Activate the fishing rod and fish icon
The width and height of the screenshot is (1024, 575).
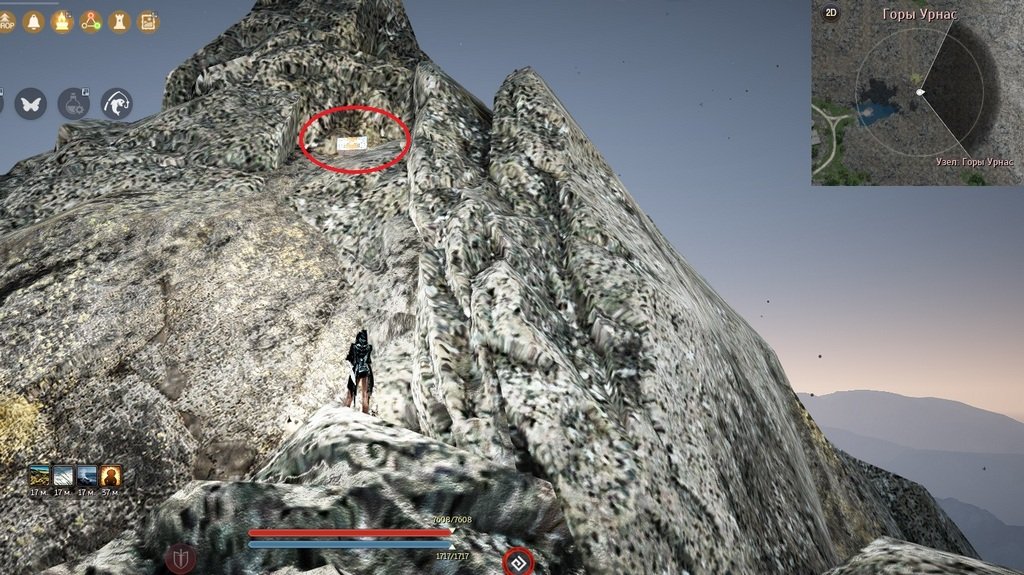click(116, 103)
